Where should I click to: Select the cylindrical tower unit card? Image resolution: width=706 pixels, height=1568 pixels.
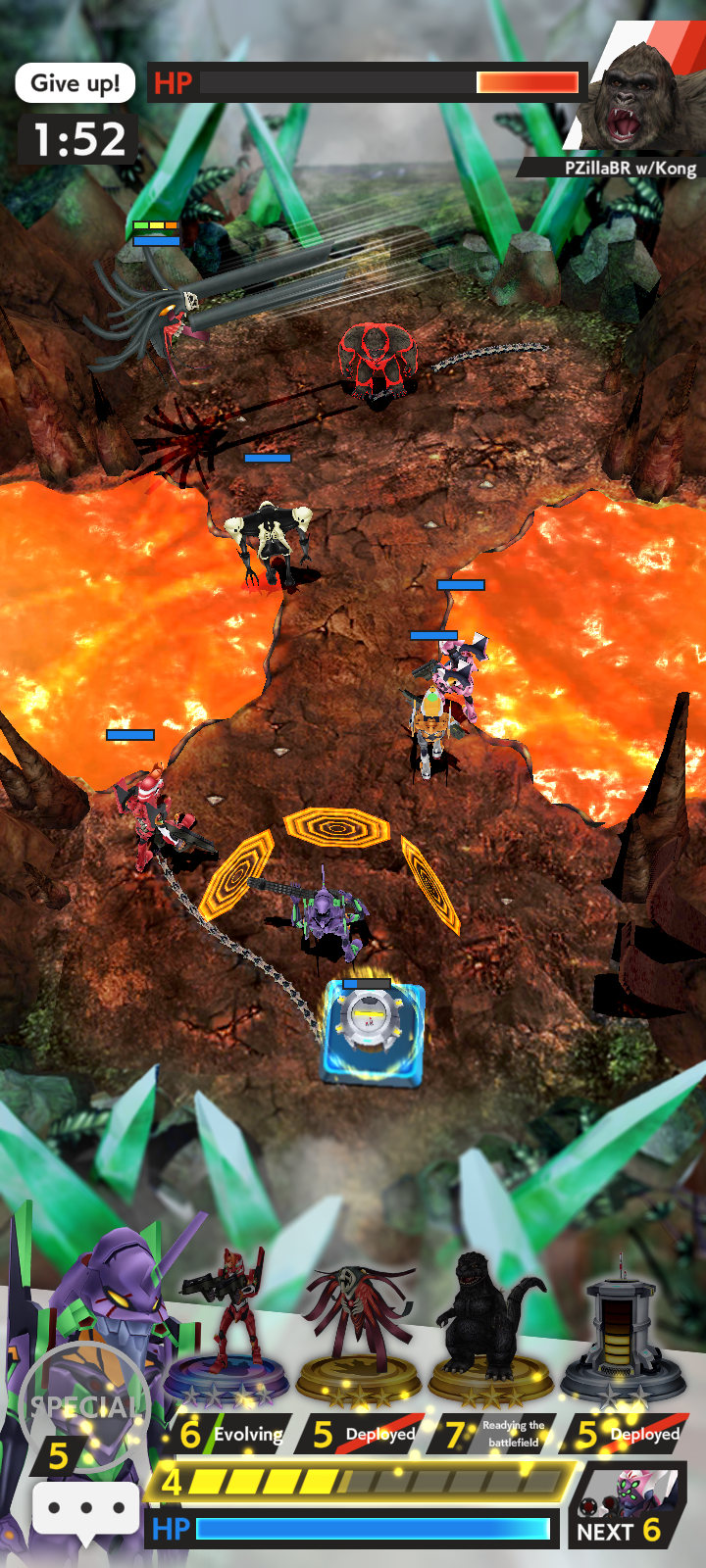tap(622, 1333)
